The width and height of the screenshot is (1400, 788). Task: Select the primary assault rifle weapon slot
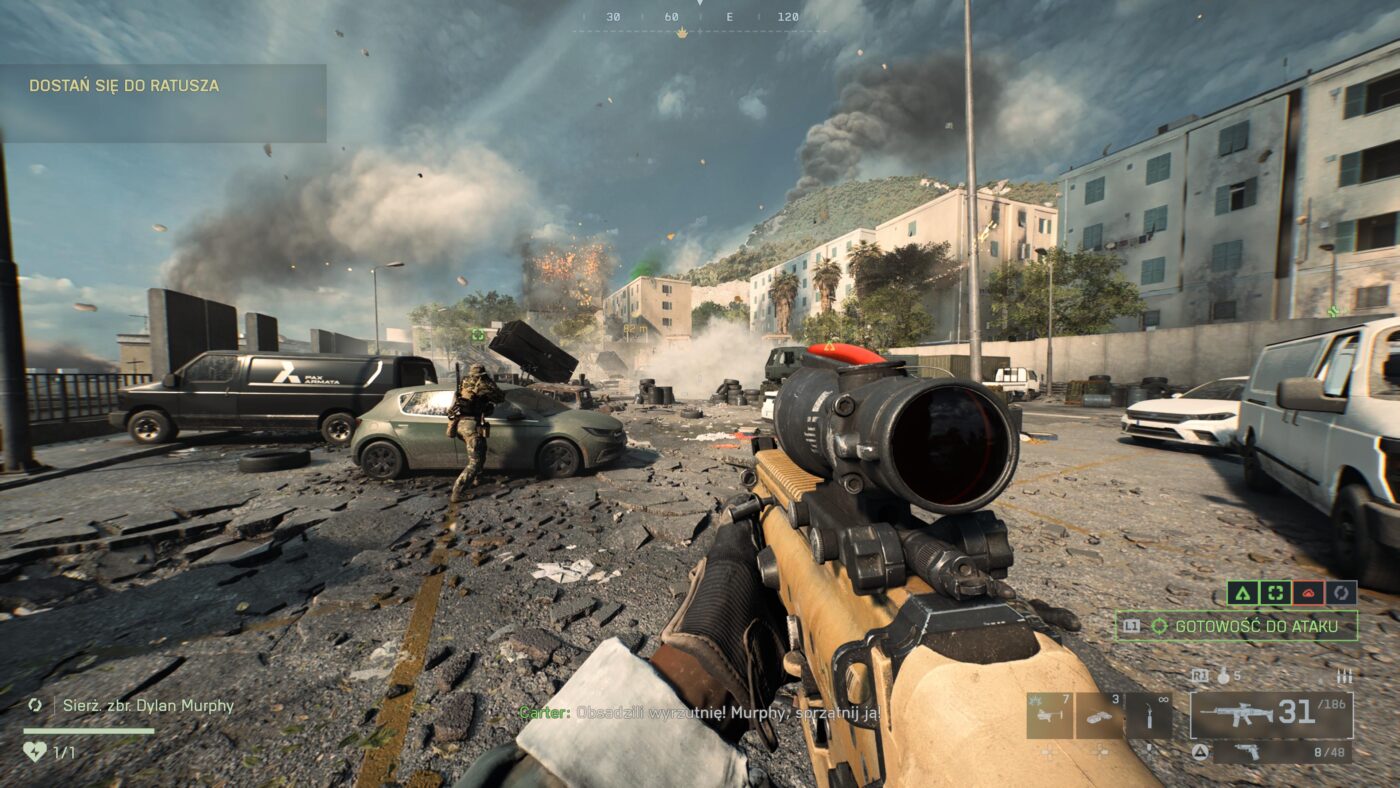[x=1270, y=714]
